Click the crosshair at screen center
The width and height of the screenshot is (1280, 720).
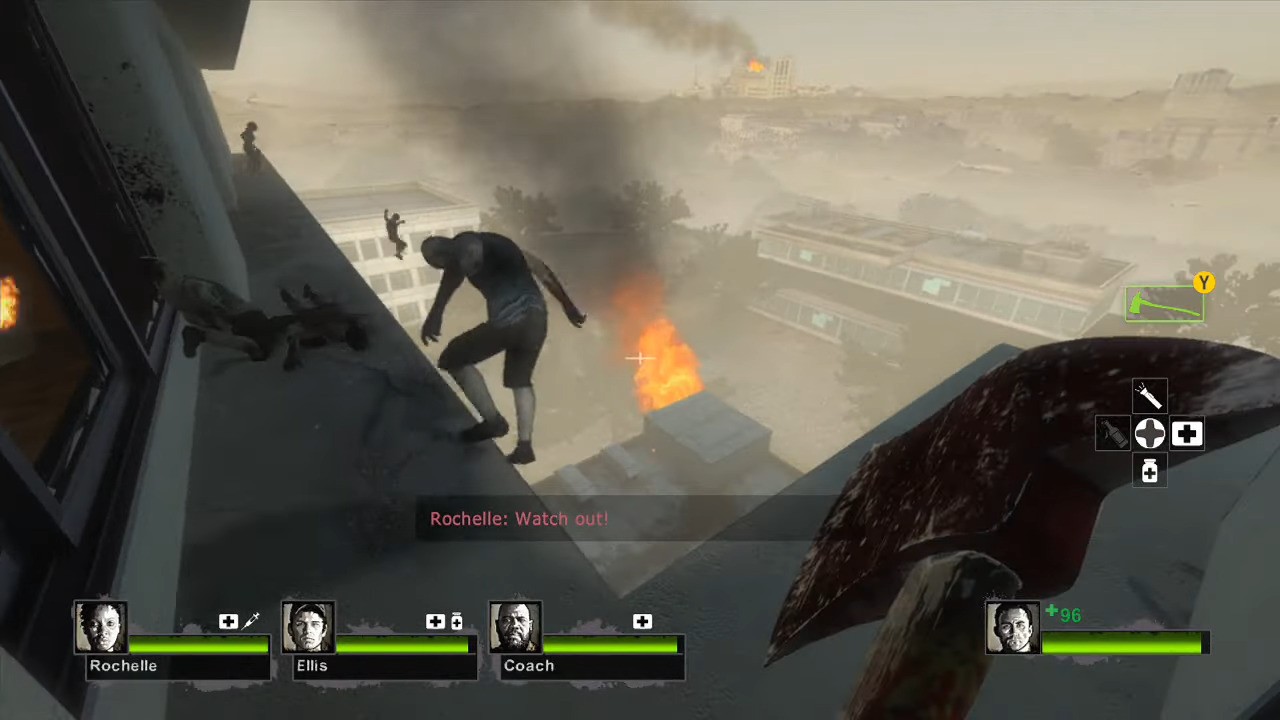pos(640,358)
